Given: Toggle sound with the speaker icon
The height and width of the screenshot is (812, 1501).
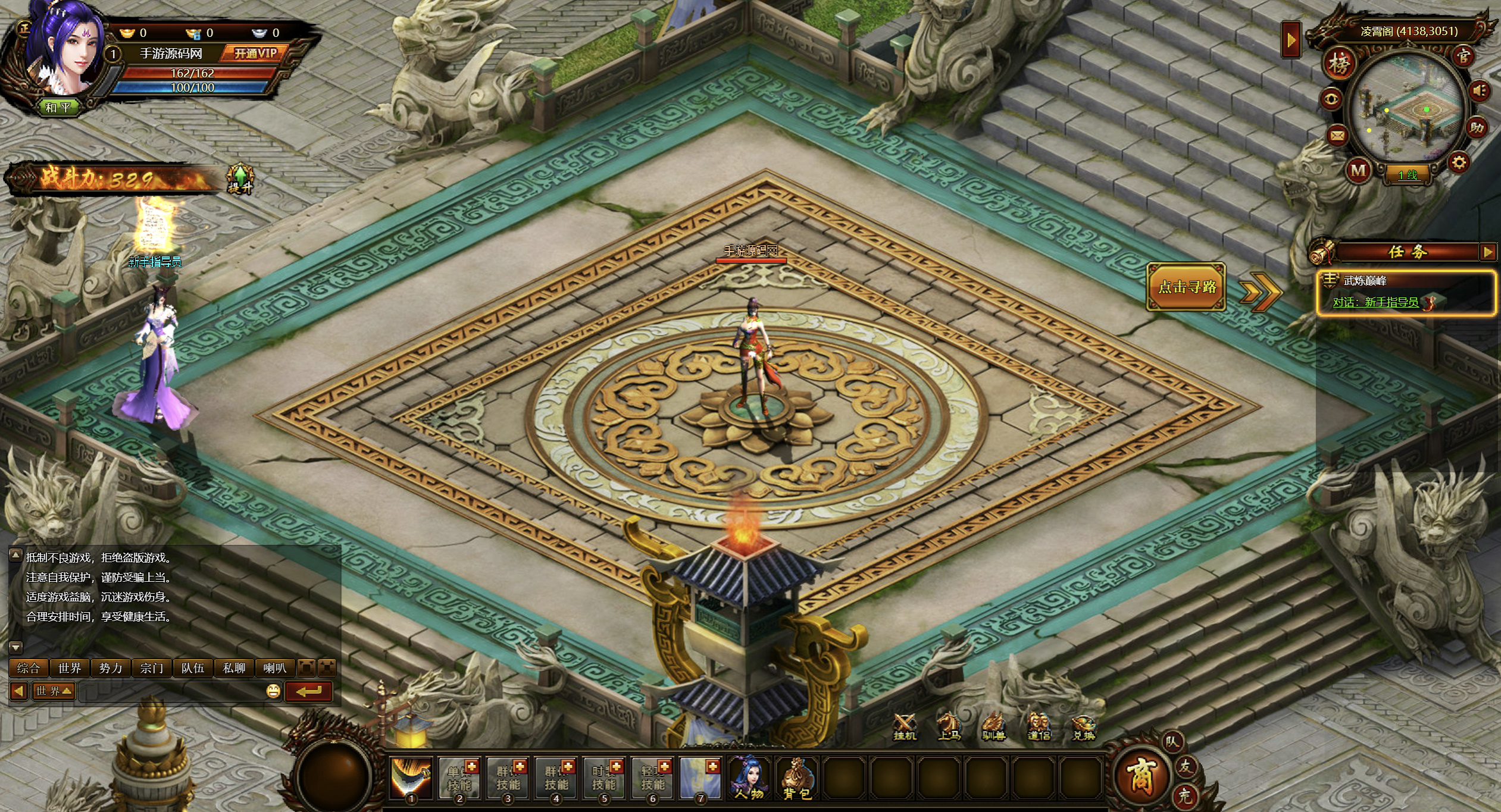Looking at the screenshot, I should click(x=1479, y=91).
